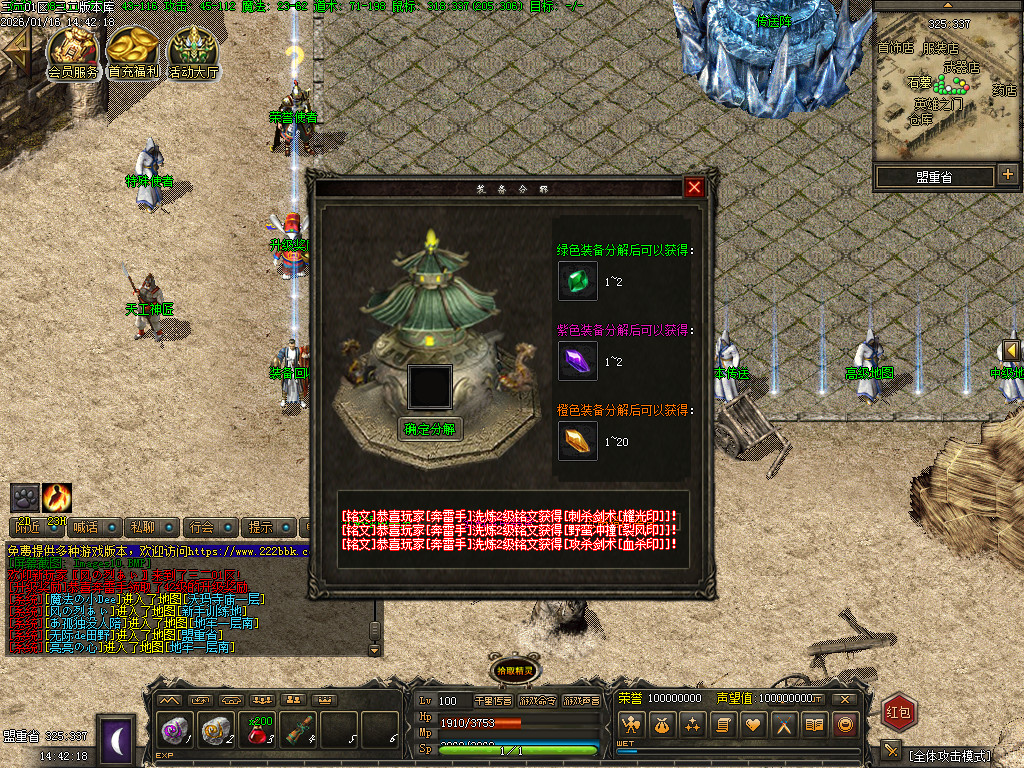
Task: Select the empty equipment slot in the furnace
Action: 430,387
